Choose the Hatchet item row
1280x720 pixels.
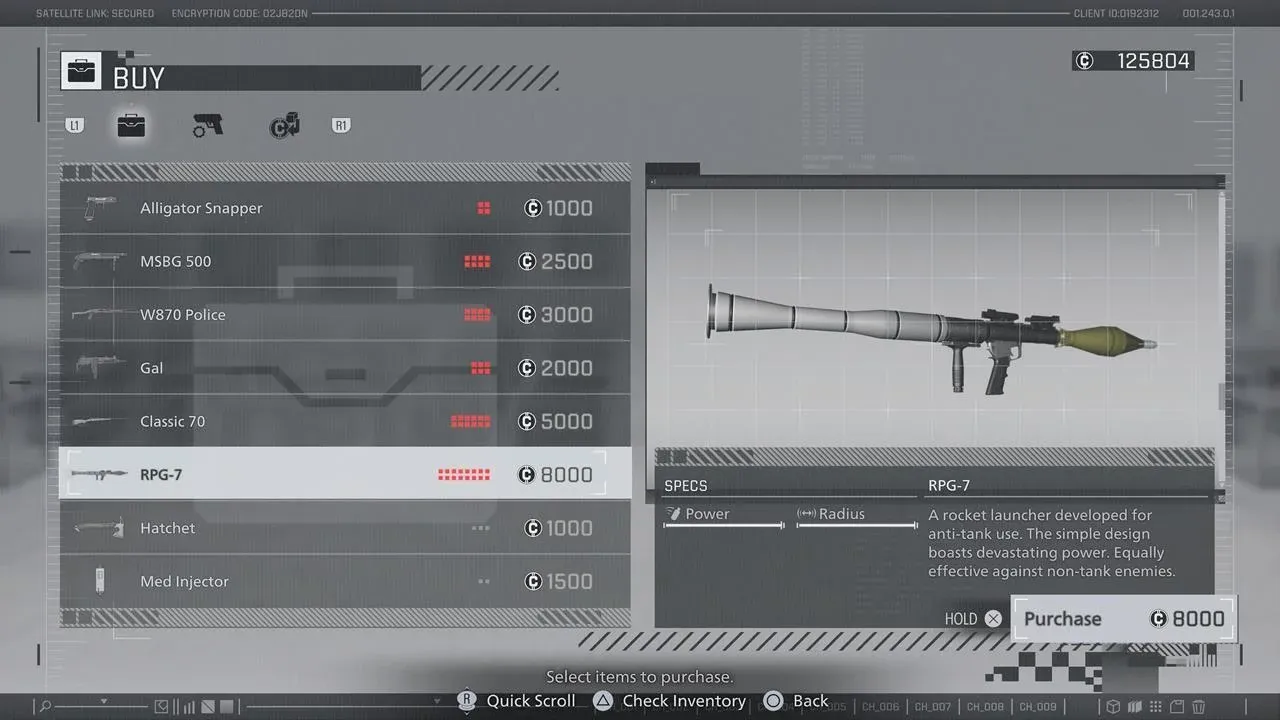coord(345,528)
